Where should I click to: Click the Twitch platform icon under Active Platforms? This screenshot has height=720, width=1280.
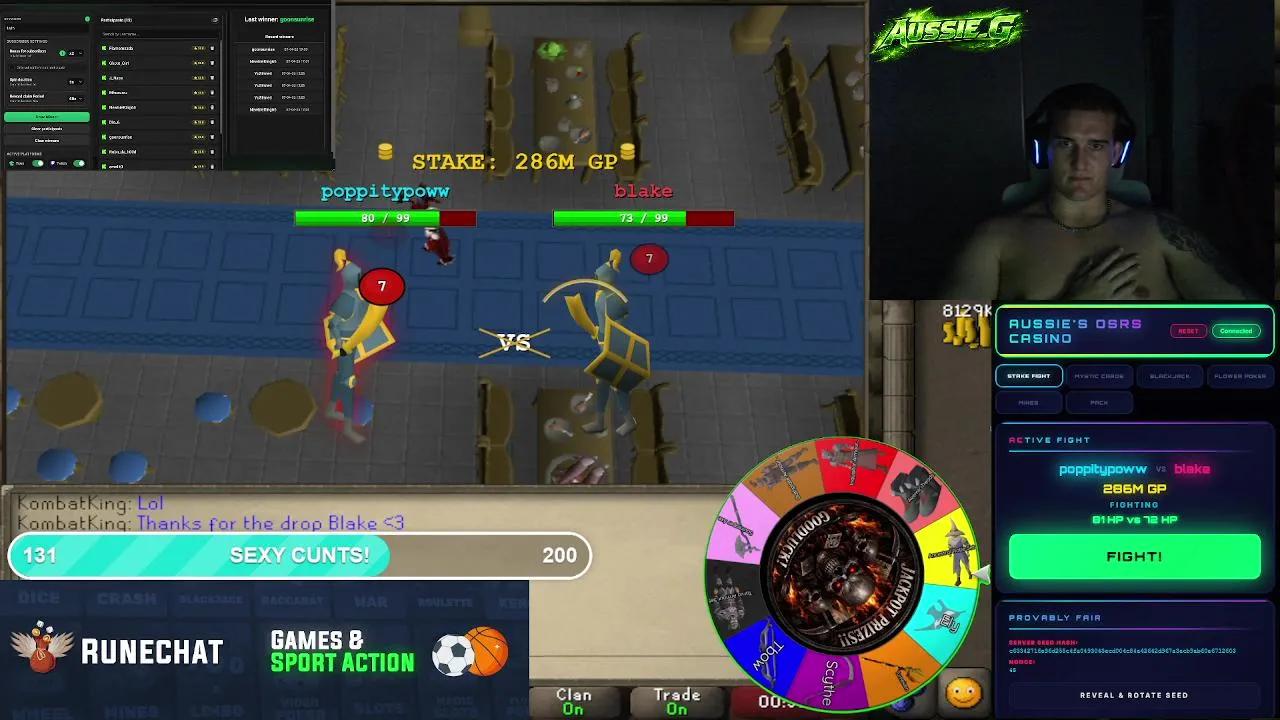point(53,163)
